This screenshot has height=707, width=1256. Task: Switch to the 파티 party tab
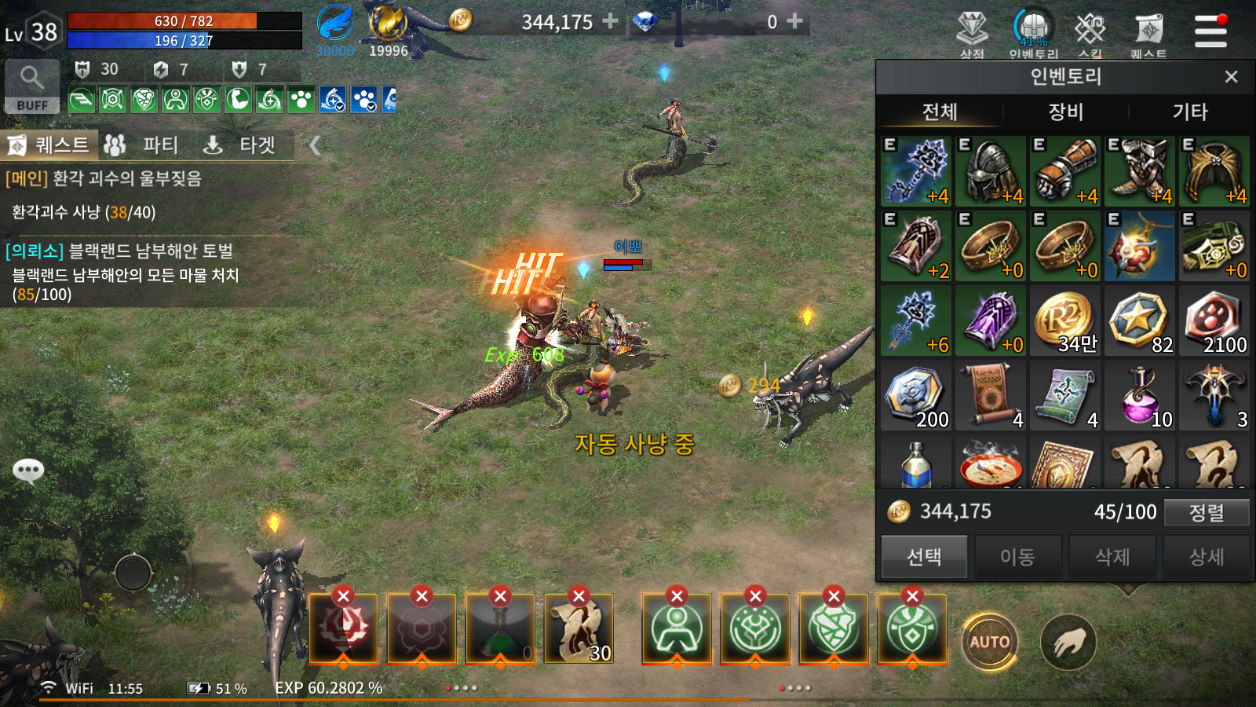[142, 145]
